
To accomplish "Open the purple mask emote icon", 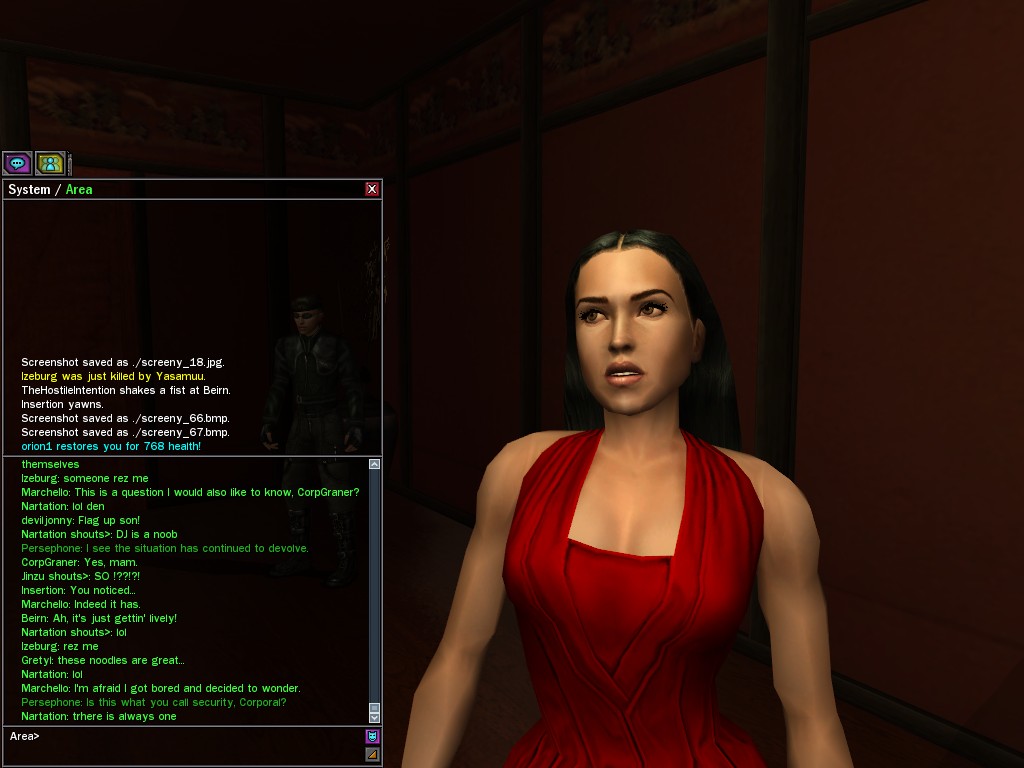I will coord(372,737).
